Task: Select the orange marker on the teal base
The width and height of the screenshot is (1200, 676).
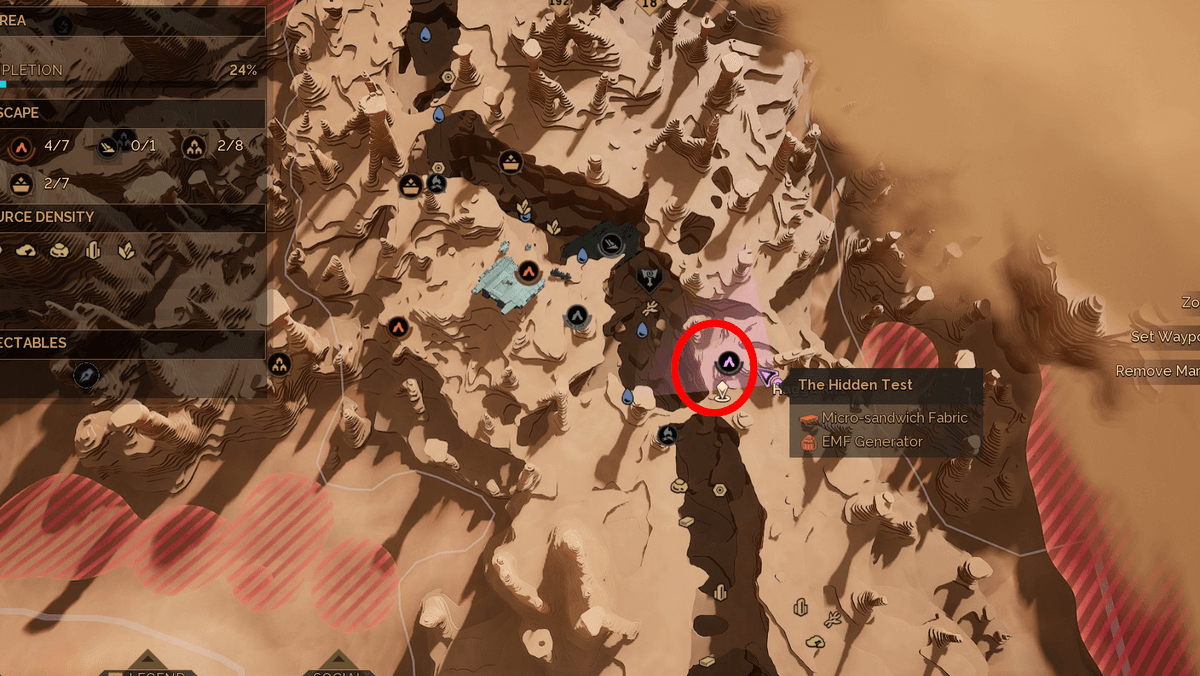Action: pyautogui.click(x=529, y=270)
